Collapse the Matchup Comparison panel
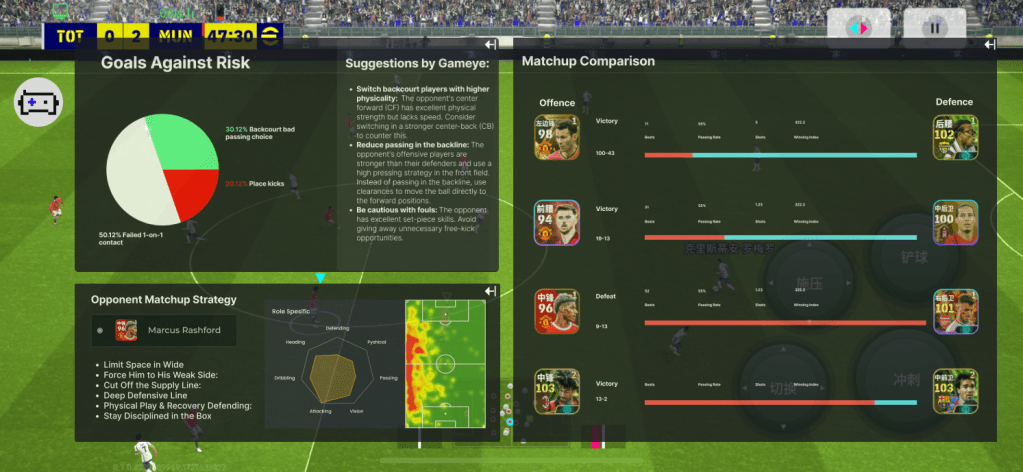The height and width of the screenshot is (472, 1023). click(x=989, y=45)
